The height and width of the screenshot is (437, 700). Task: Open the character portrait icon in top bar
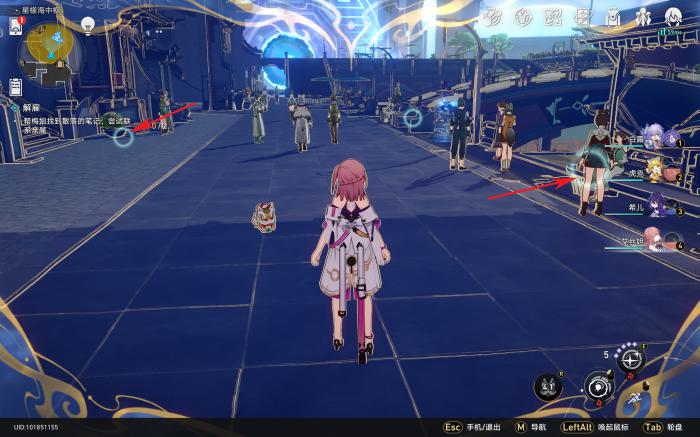(x=672, y=17)
